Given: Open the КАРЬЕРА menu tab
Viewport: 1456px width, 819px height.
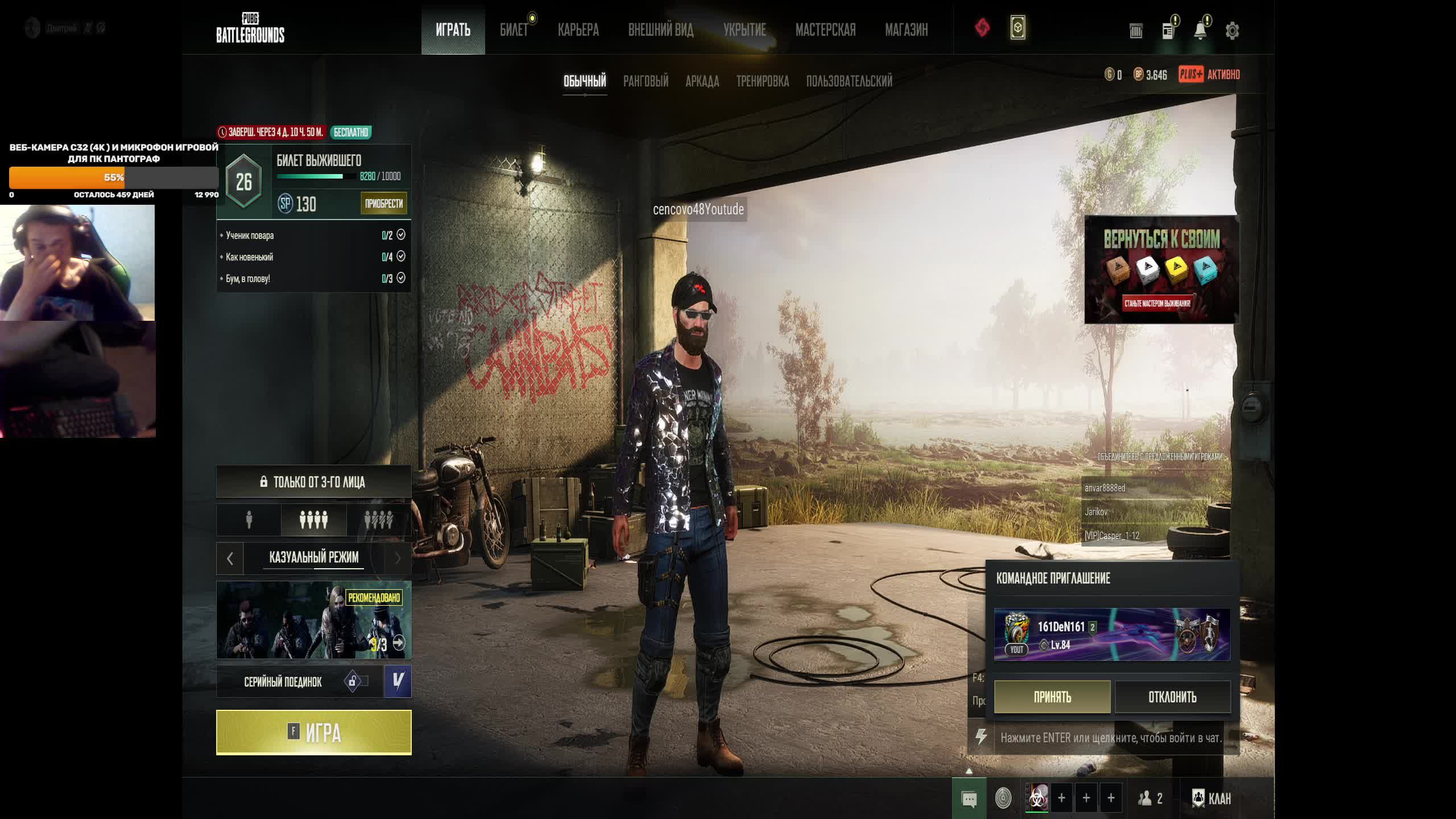Looking at the screenshot, I should pyautogui.click(x=578, y=30).
